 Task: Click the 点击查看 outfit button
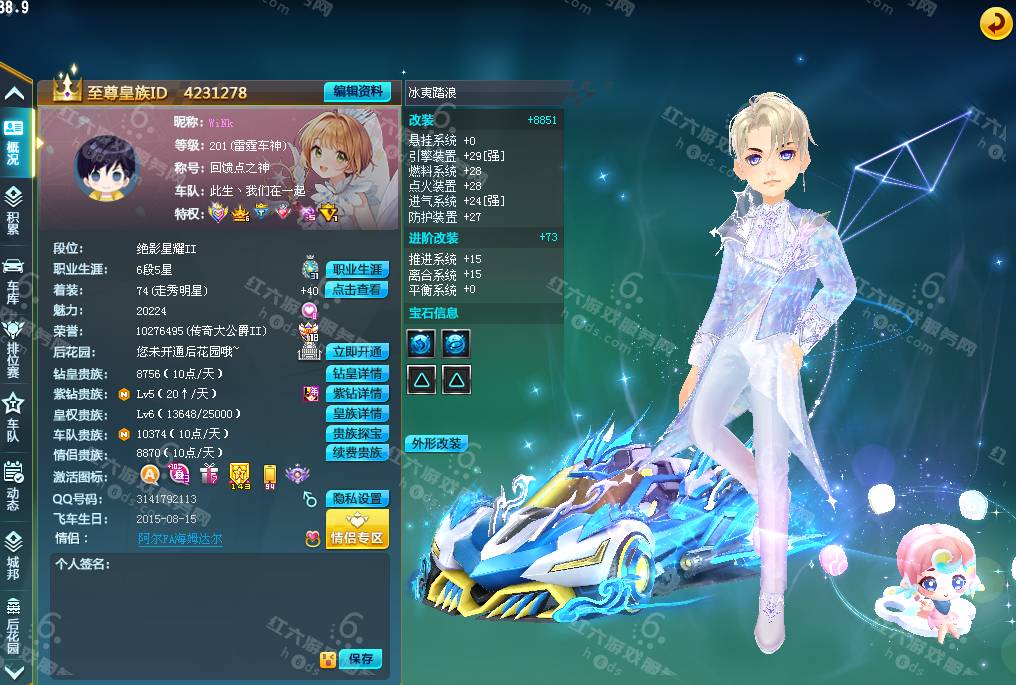coord(357,290)
